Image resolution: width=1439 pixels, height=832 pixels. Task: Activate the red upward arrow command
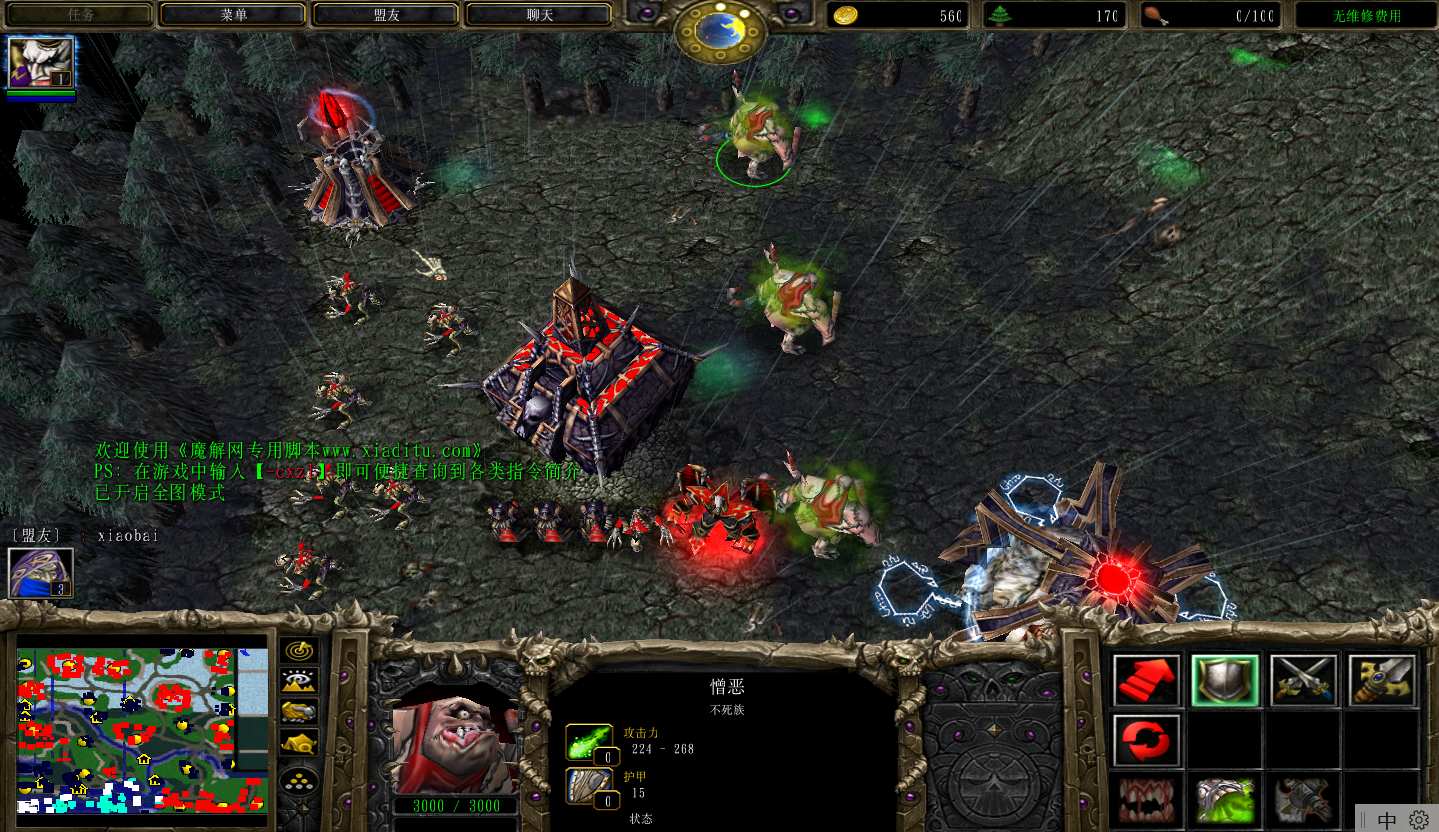(x=1146, y=681)
